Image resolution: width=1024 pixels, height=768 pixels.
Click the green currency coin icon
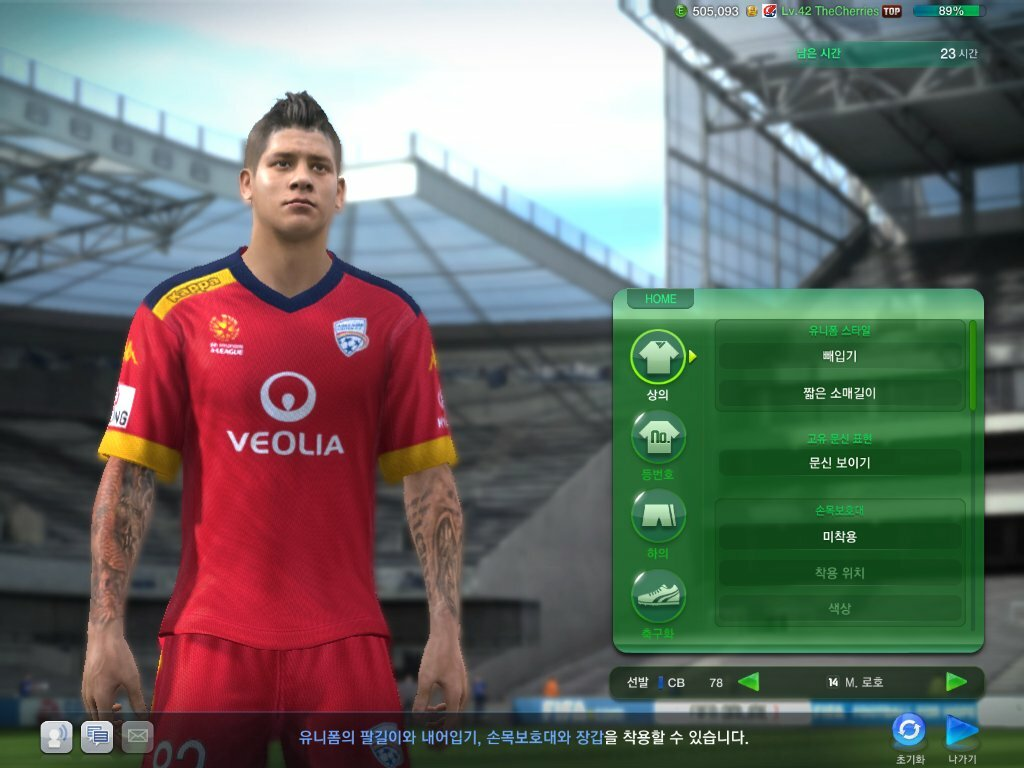pos(681,11)
